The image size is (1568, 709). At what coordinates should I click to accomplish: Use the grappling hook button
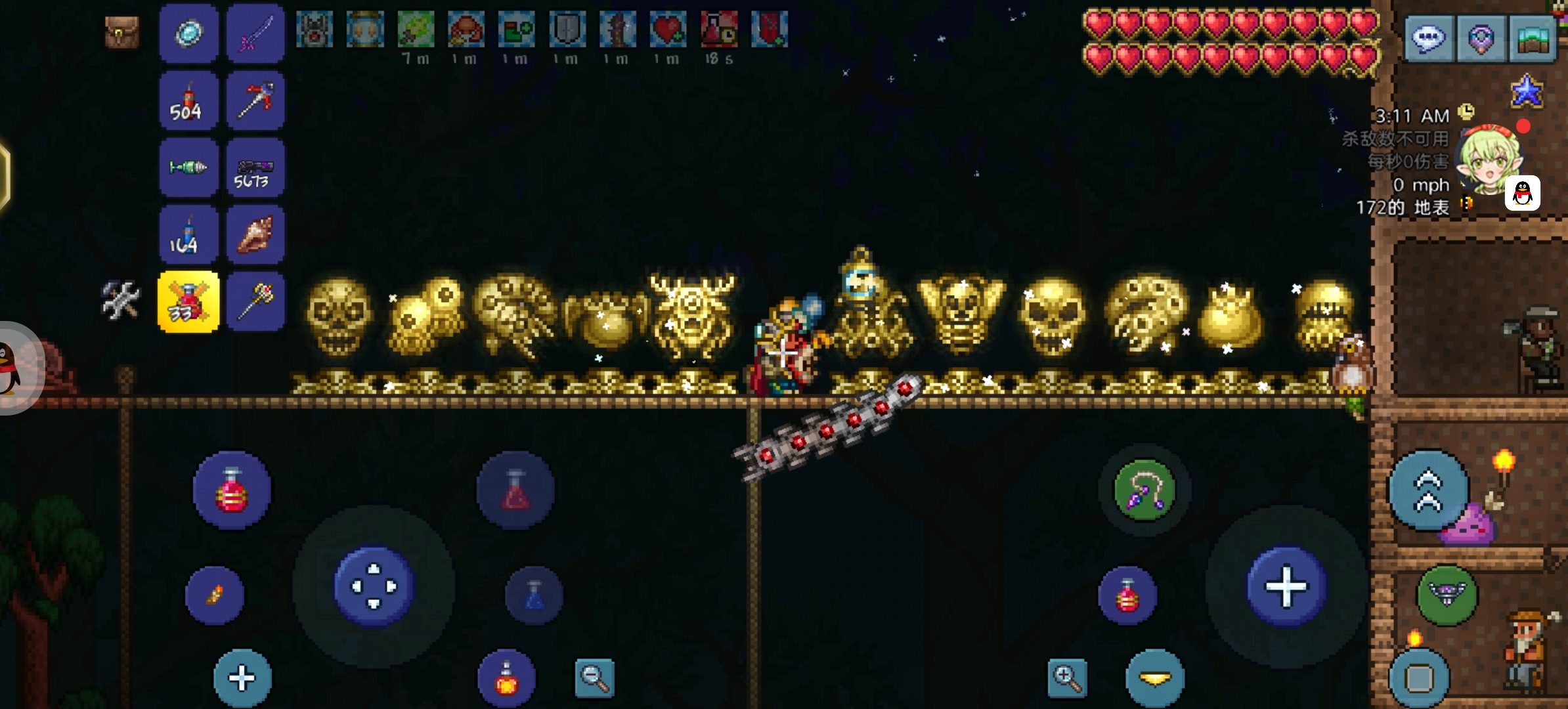pos(1144,490)
